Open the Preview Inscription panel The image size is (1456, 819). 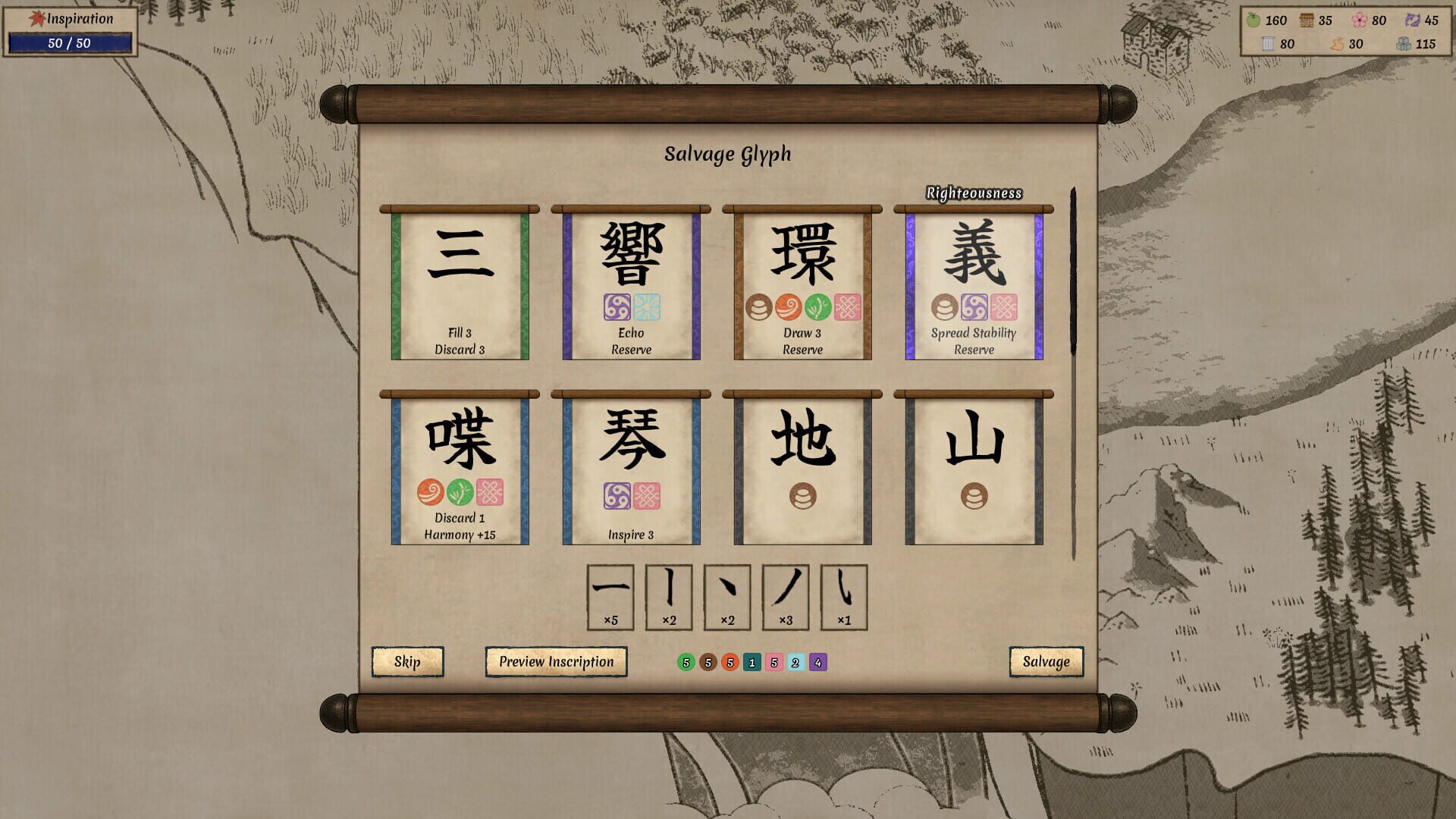coord(556,661)
